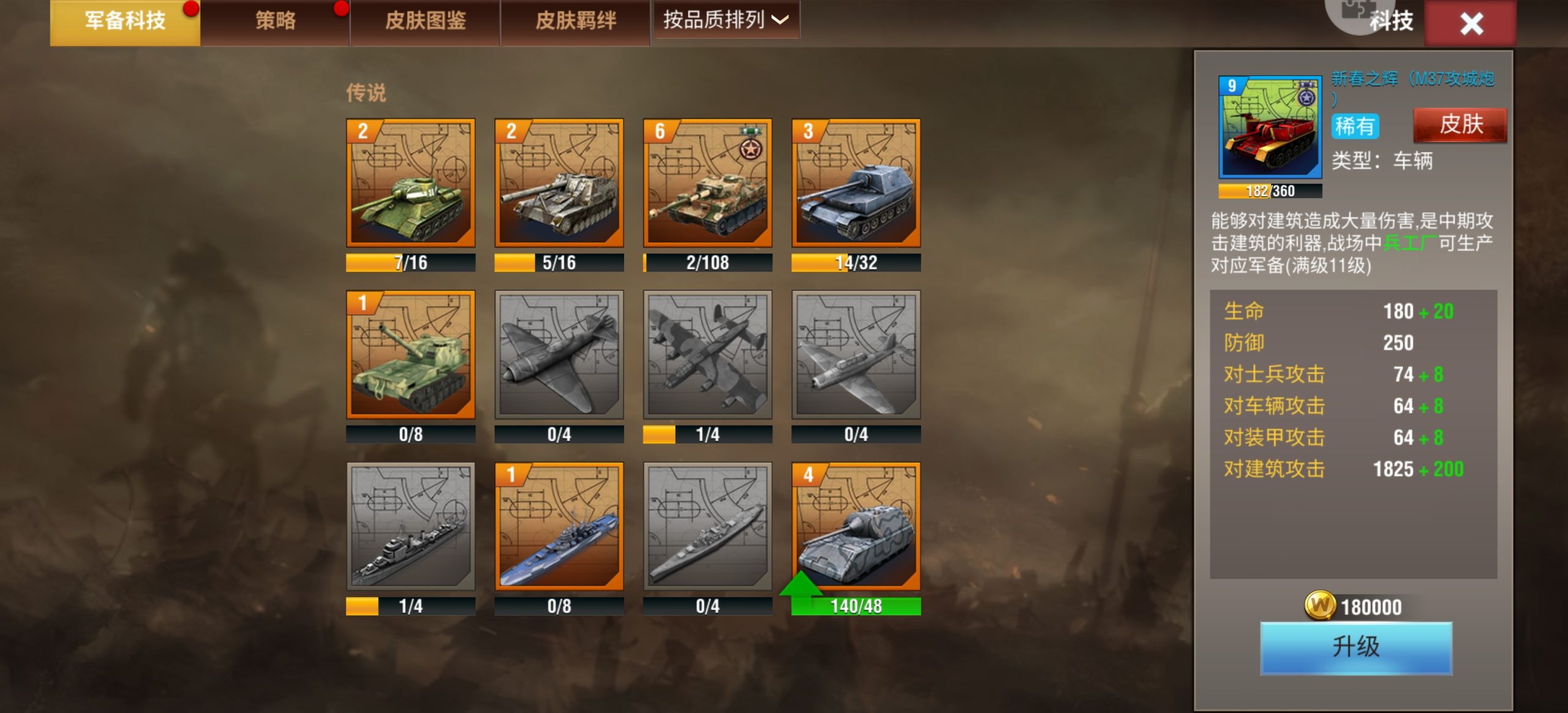Switch to the 皮肤羁绊 tab
Screen dimensions: 1568x713
(x=575, y=21)
